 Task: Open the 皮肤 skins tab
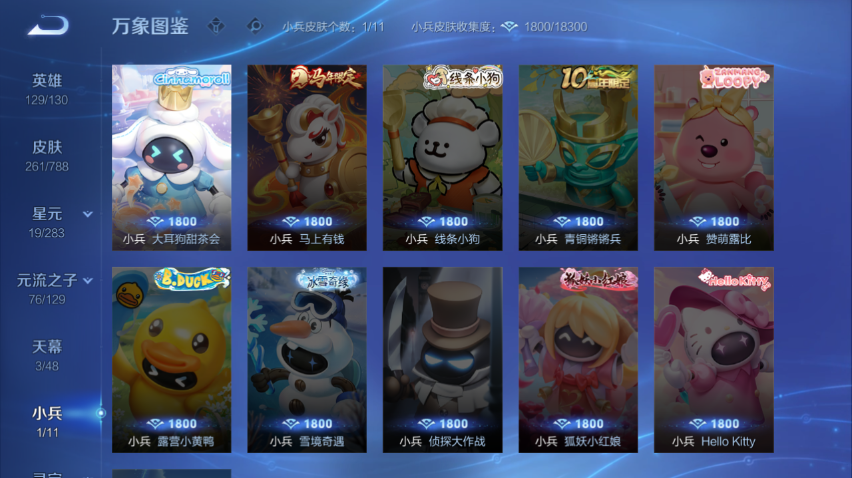pyautogui.click(x=47, y=154)
